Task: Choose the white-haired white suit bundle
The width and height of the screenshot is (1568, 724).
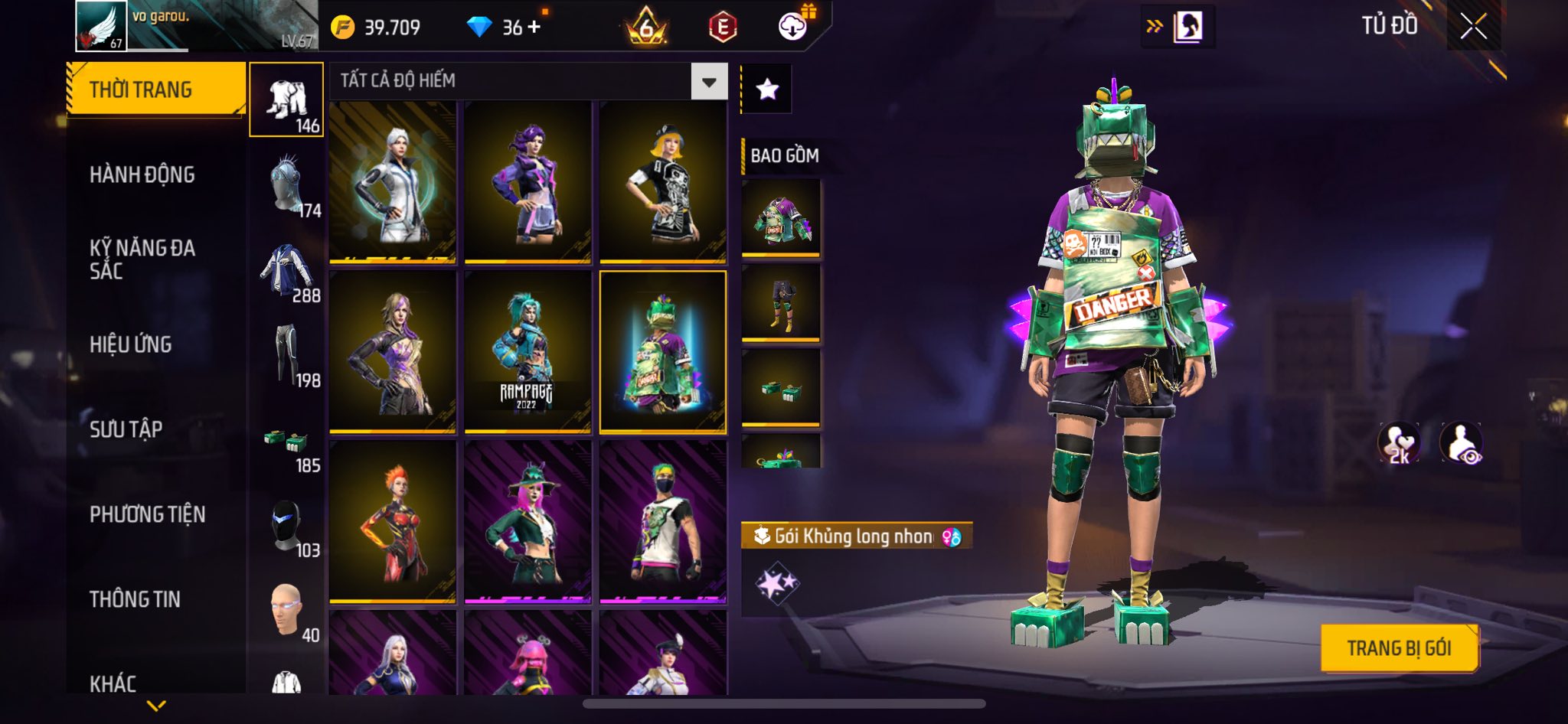Action: pos(393,182)
